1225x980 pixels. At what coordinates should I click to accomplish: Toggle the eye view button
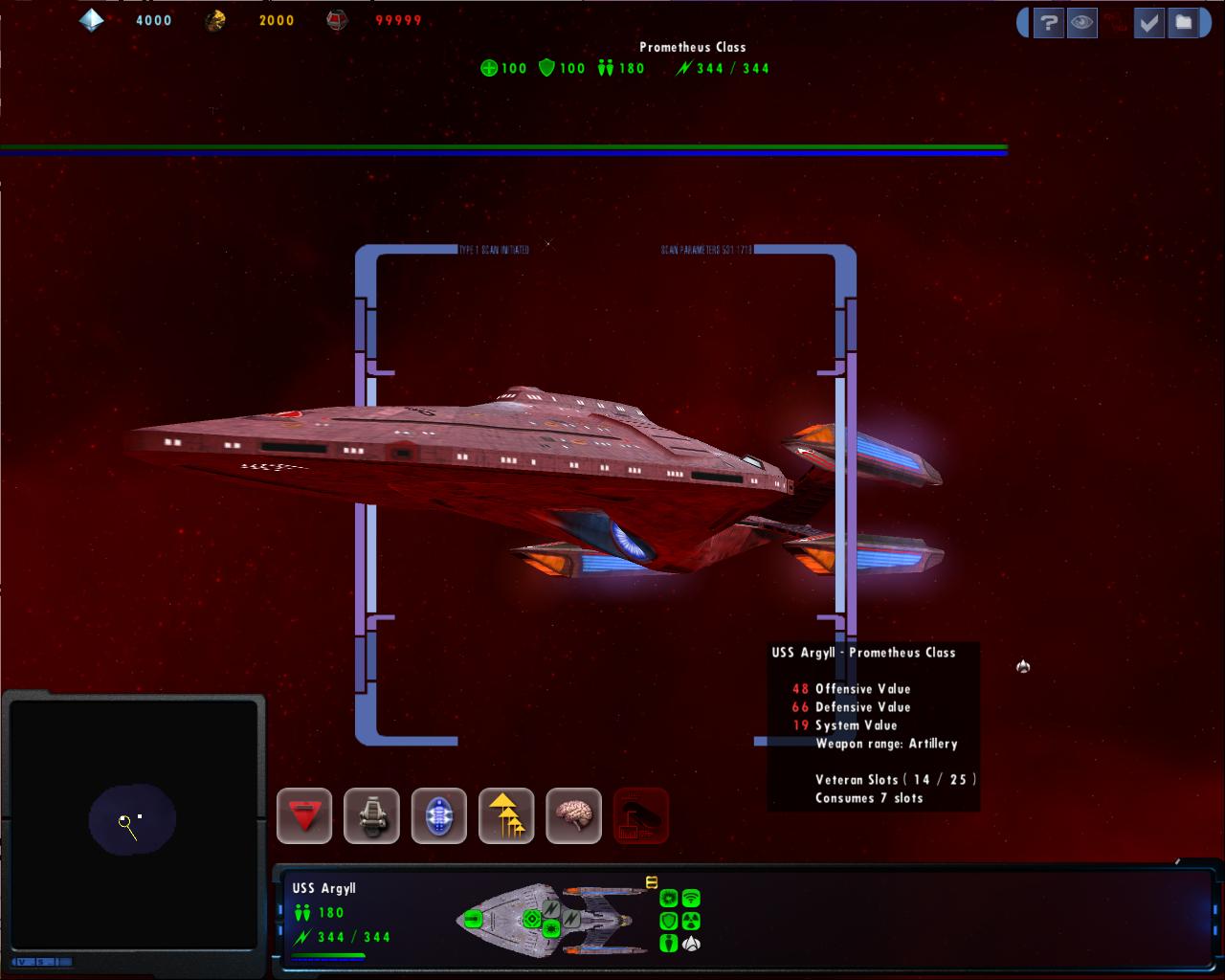(x=1082, y=23)
